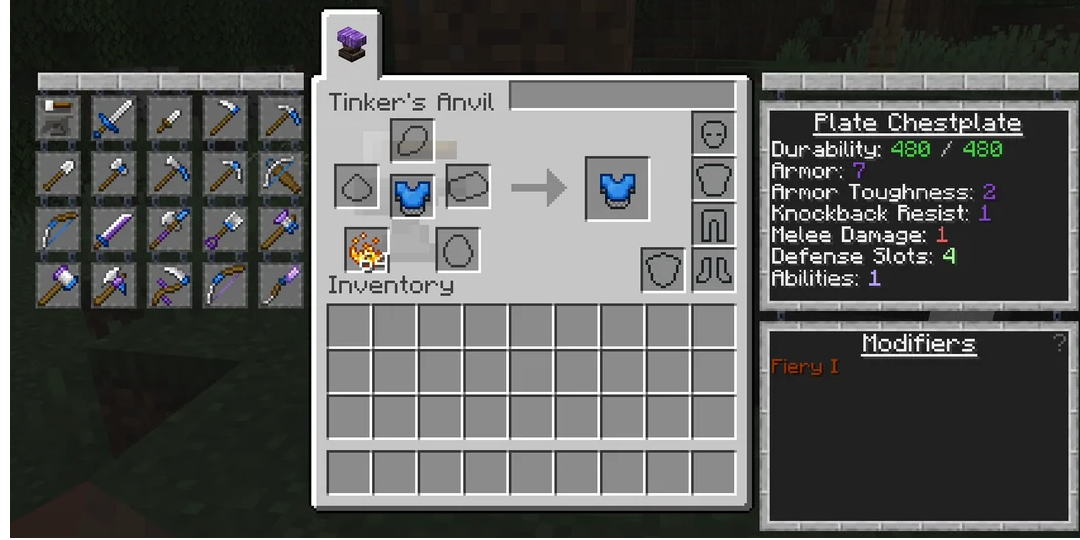
Task: Open the Modifiers help question mark
Action: (x=1059, y=343)
